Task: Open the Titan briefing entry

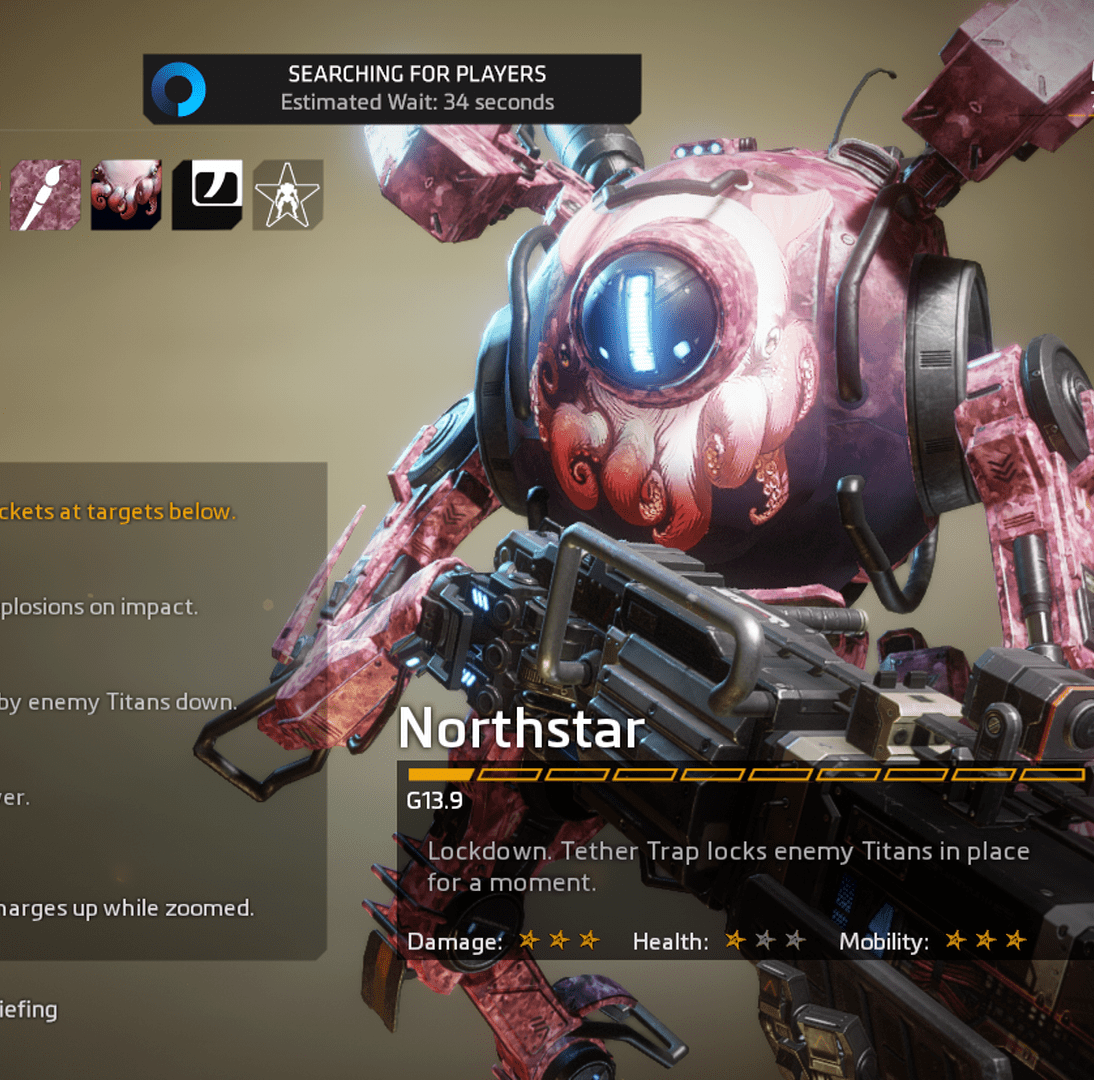Action: (x=28, y=1009)
